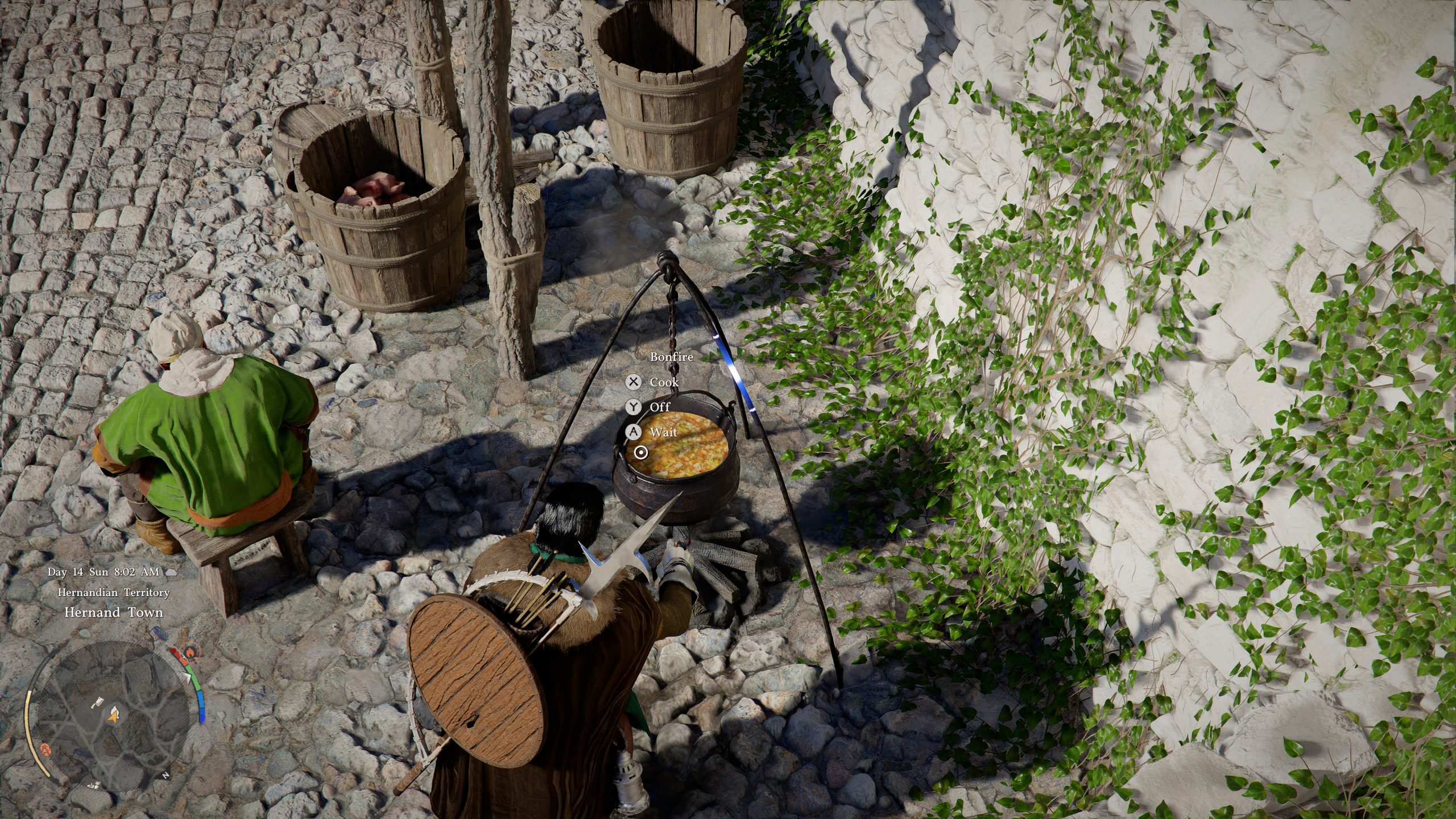Click the Y button icon beside Off
This screenshot has height=819, width=1456.
[x=634, y=407]
